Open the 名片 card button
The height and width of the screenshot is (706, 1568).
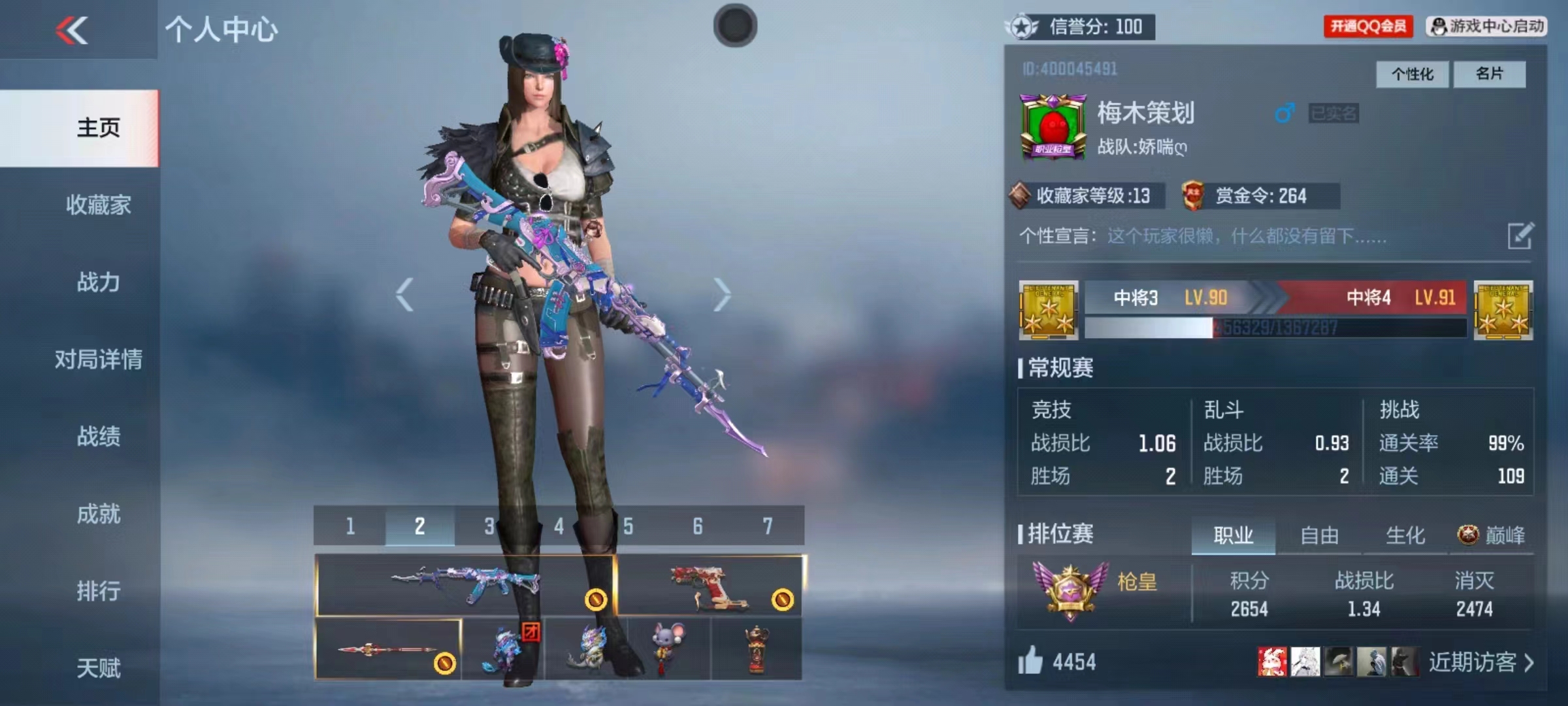(x=1490, y=74)
